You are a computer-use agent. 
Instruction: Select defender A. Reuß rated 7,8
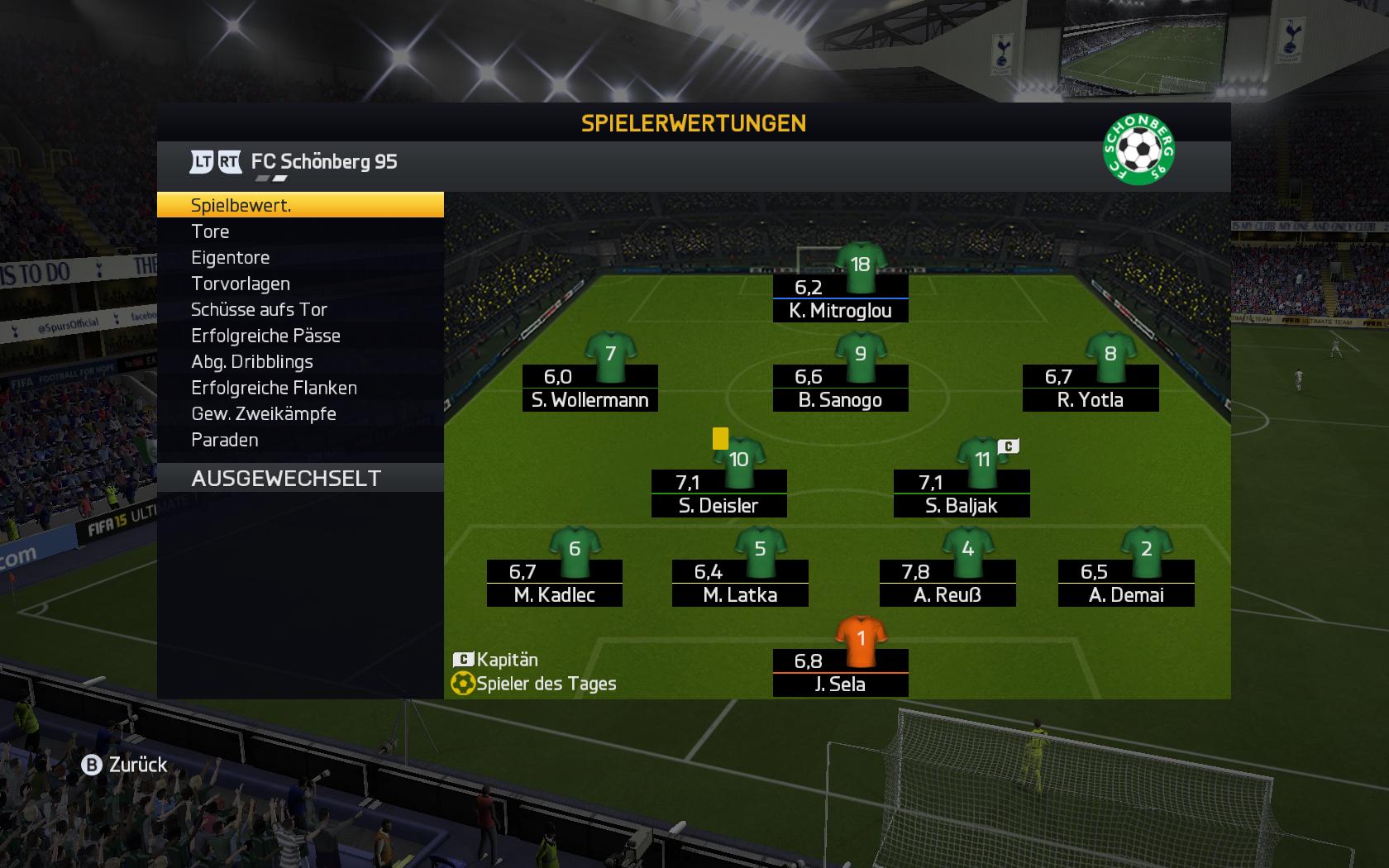point(947,584)
